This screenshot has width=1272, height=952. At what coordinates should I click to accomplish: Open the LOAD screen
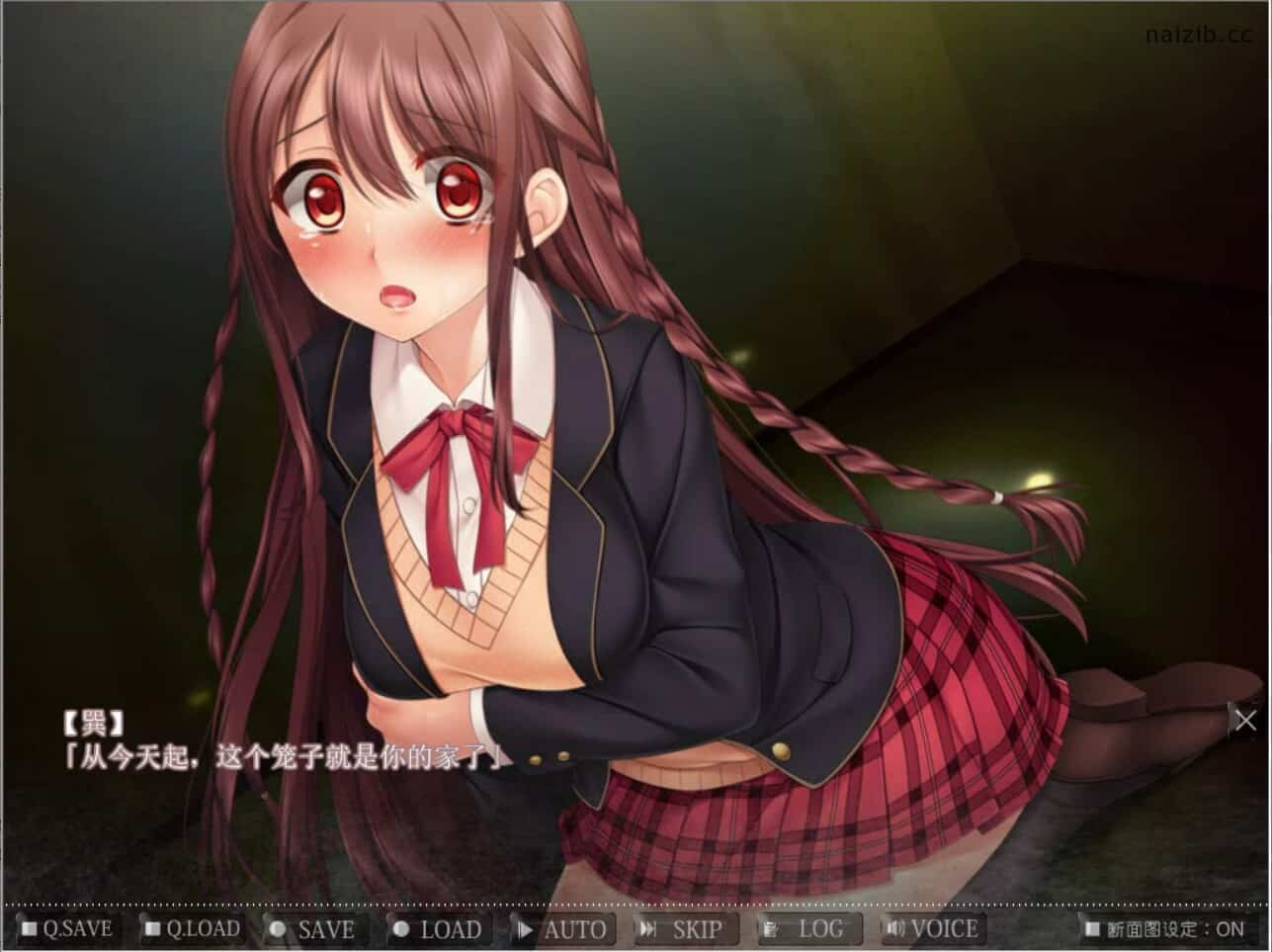(440, 929)
